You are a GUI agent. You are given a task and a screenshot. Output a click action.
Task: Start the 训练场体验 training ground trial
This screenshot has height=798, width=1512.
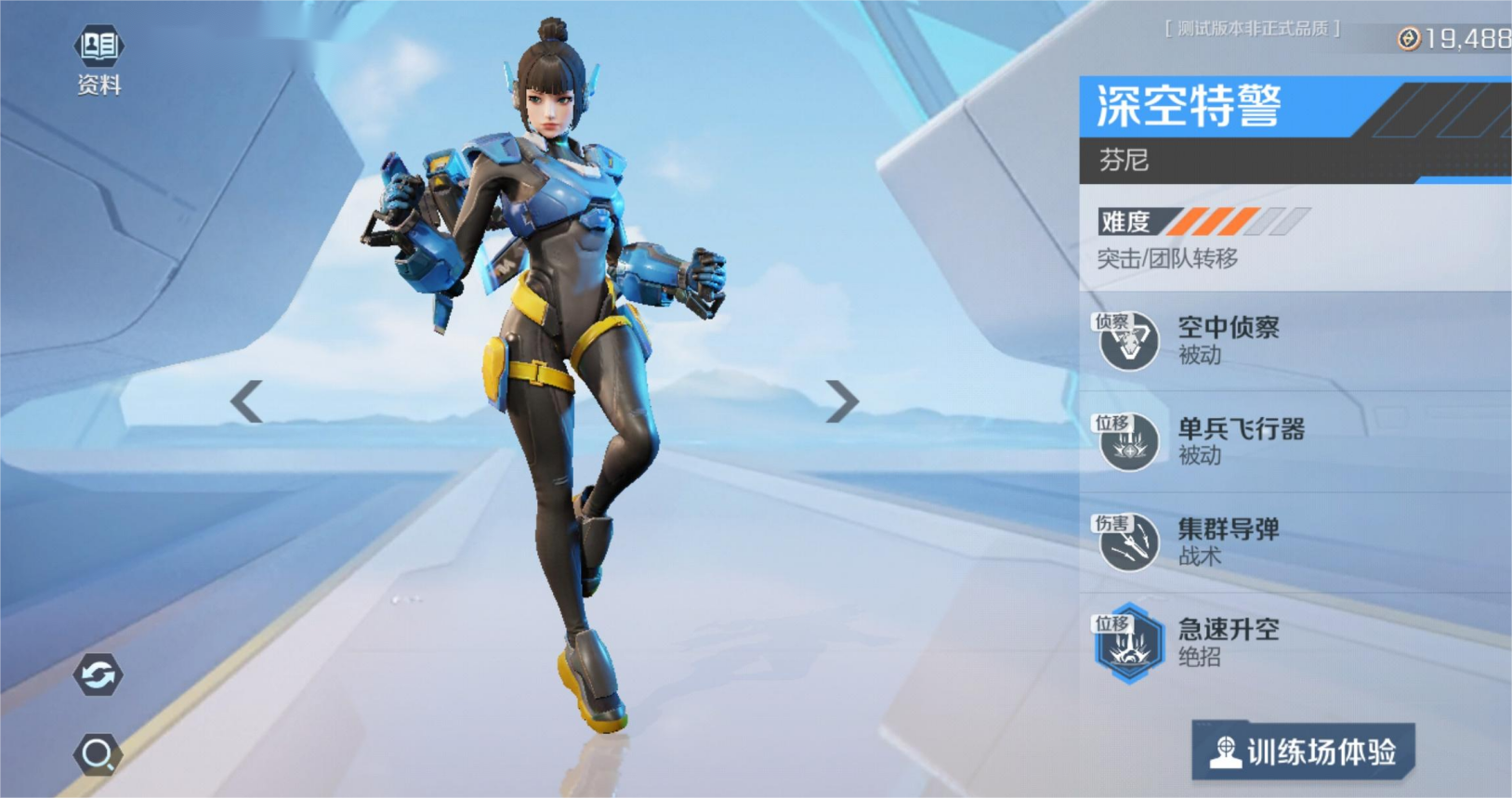pos(1303,752)
